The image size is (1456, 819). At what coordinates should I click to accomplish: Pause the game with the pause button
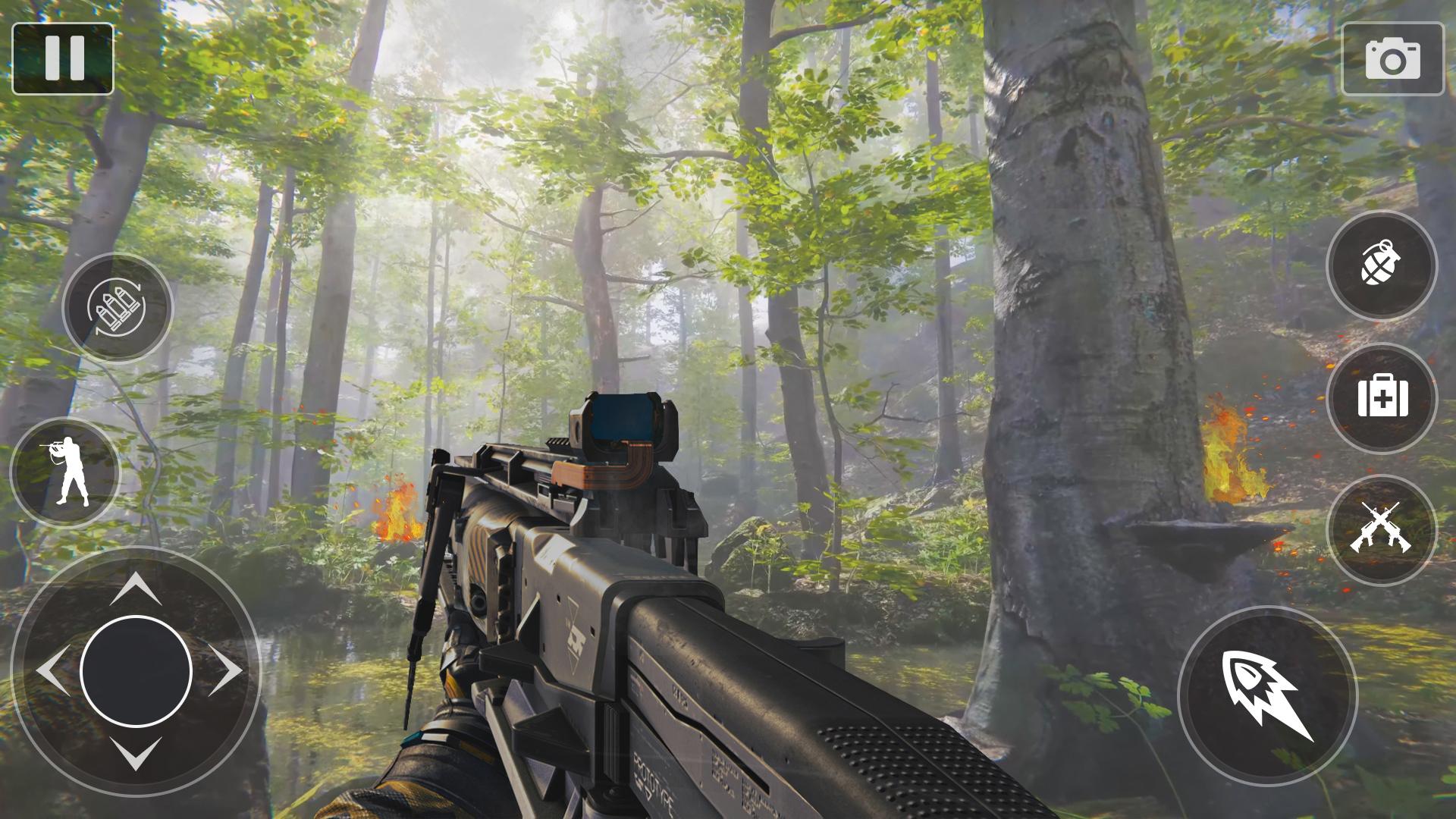[63, 58]
